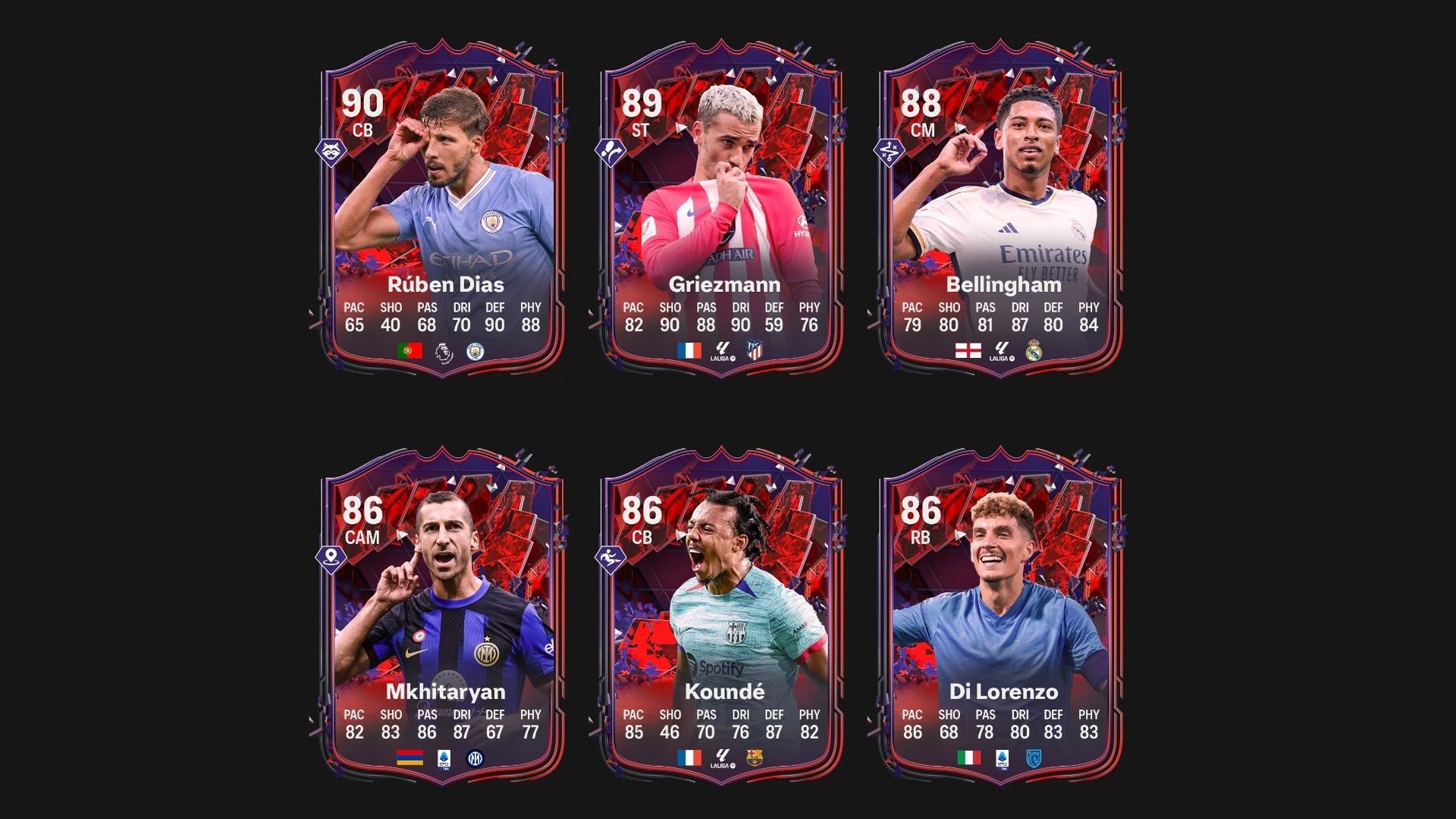Select the Premier League logo under Rúben Dias
The height and width of the screenshot is (819, 1456).
[442, 353]
